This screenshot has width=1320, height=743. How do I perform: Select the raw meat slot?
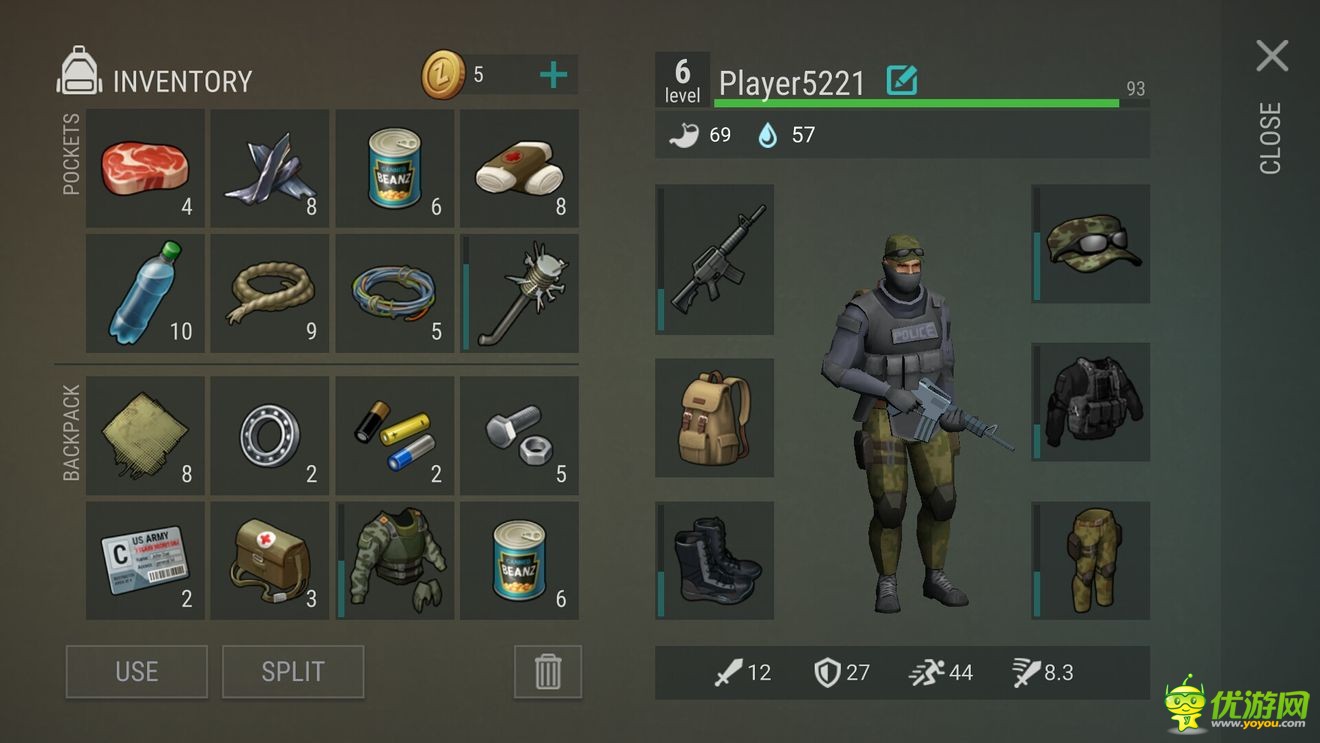pyautogui.click(x=146, y=168)
